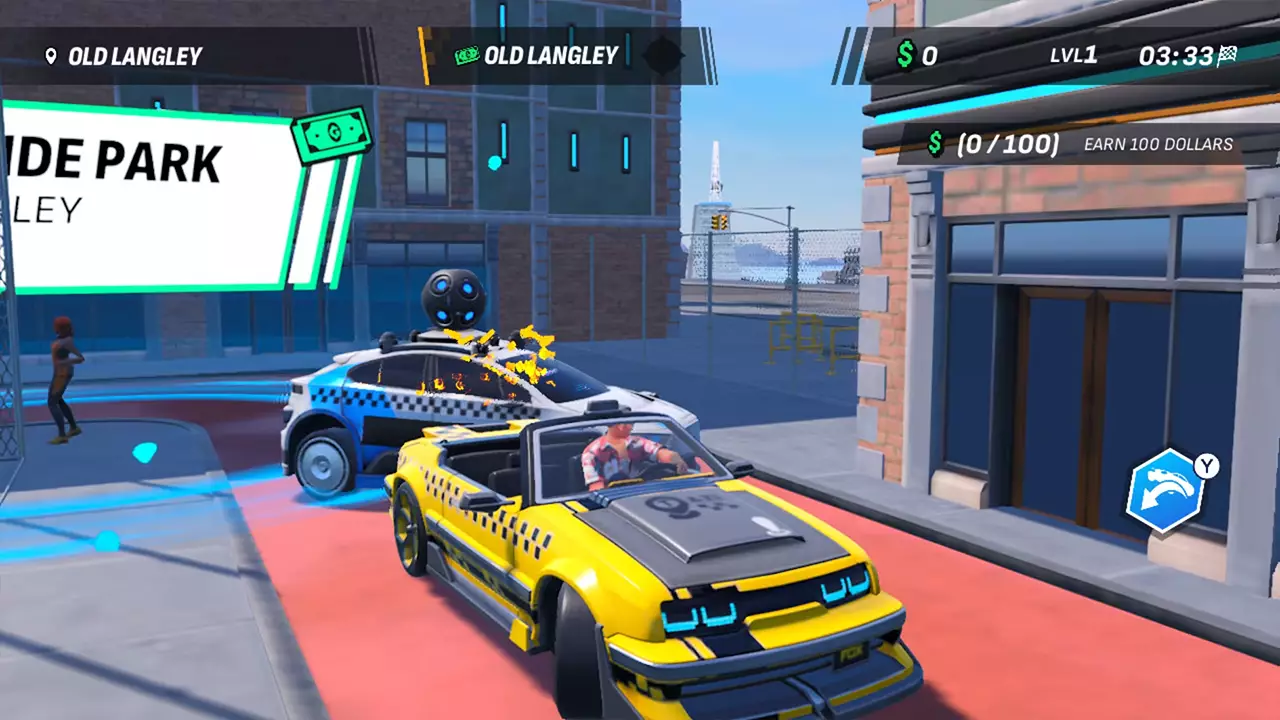
Task: Open the OLD LANGLEY destination banner at top center
Action: (551, 56)
